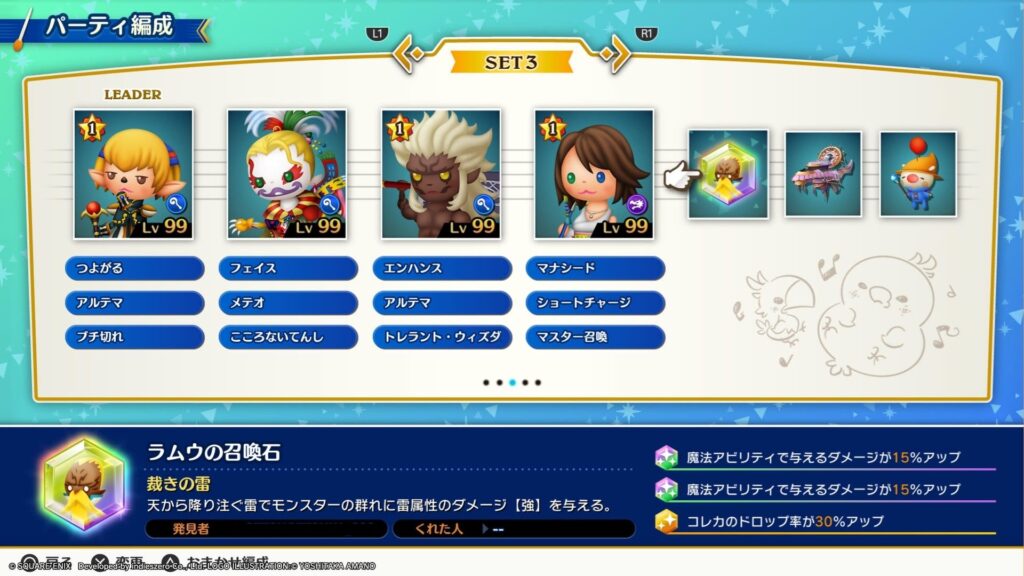Screen dimensions: 1024x576
Task: Click the ブチ切れ ability
Action: 134,336
